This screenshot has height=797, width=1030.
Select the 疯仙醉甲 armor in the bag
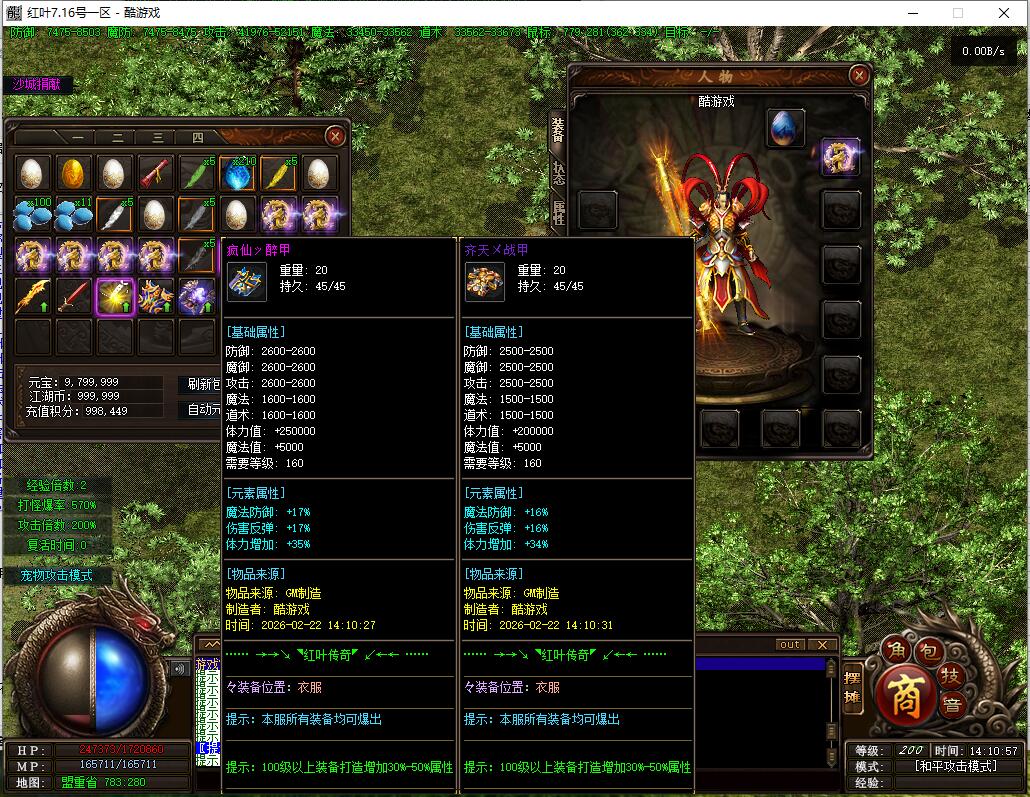[156, 296]
